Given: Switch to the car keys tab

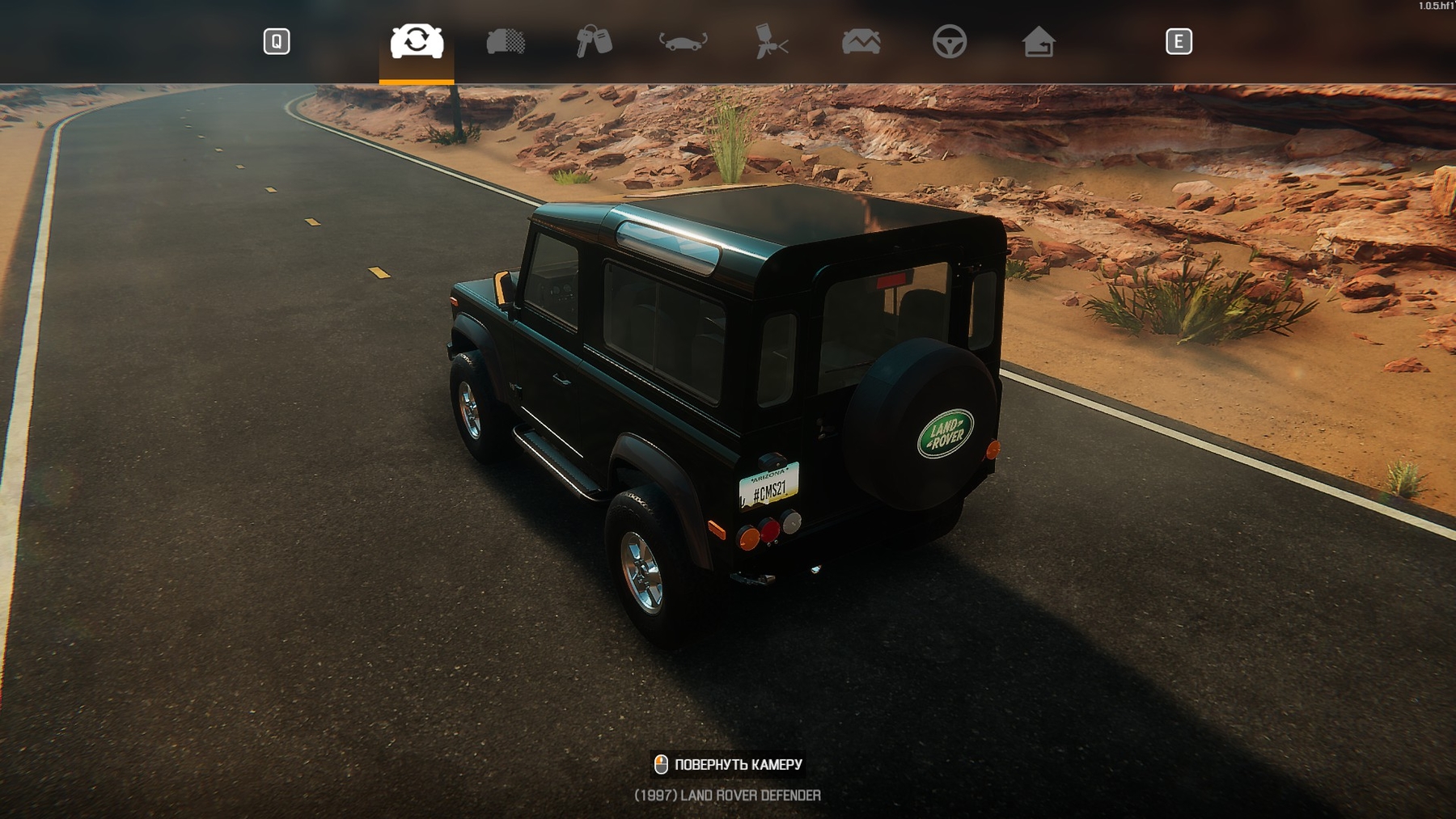Looking at the screenshot, I should 594,41.
